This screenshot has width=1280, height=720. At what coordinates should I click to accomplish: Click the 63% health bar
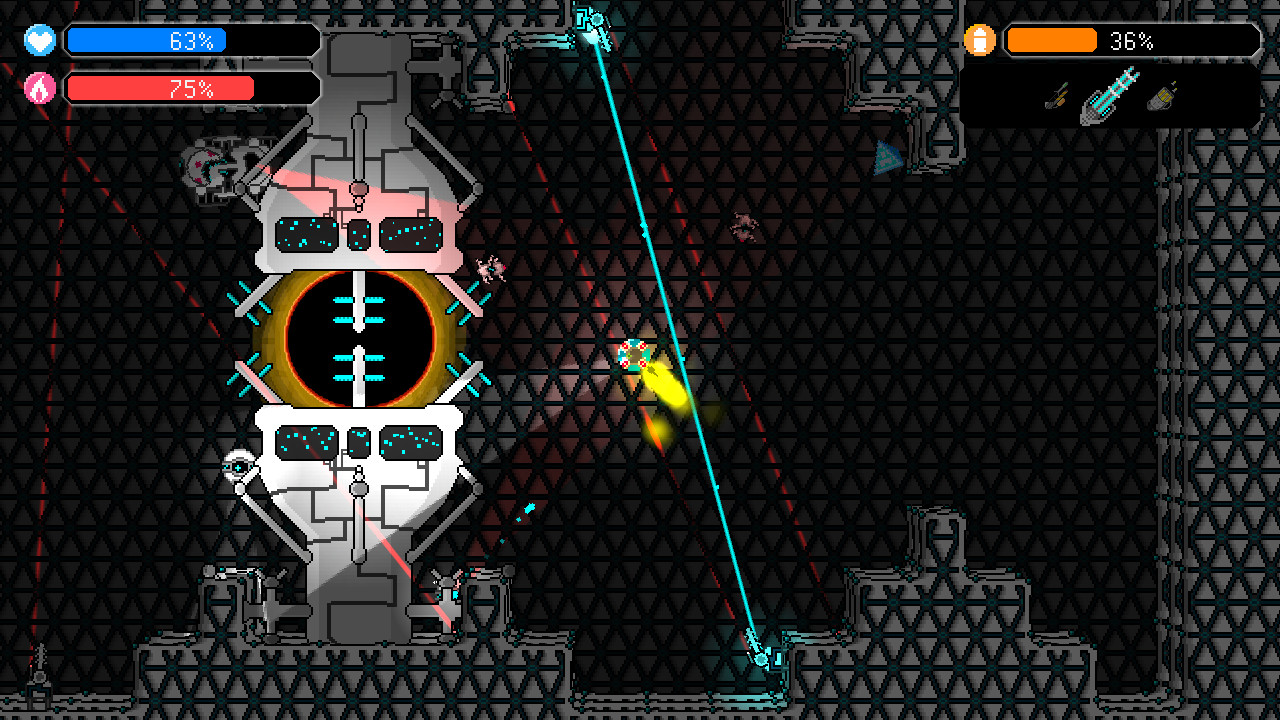(190, 41)
